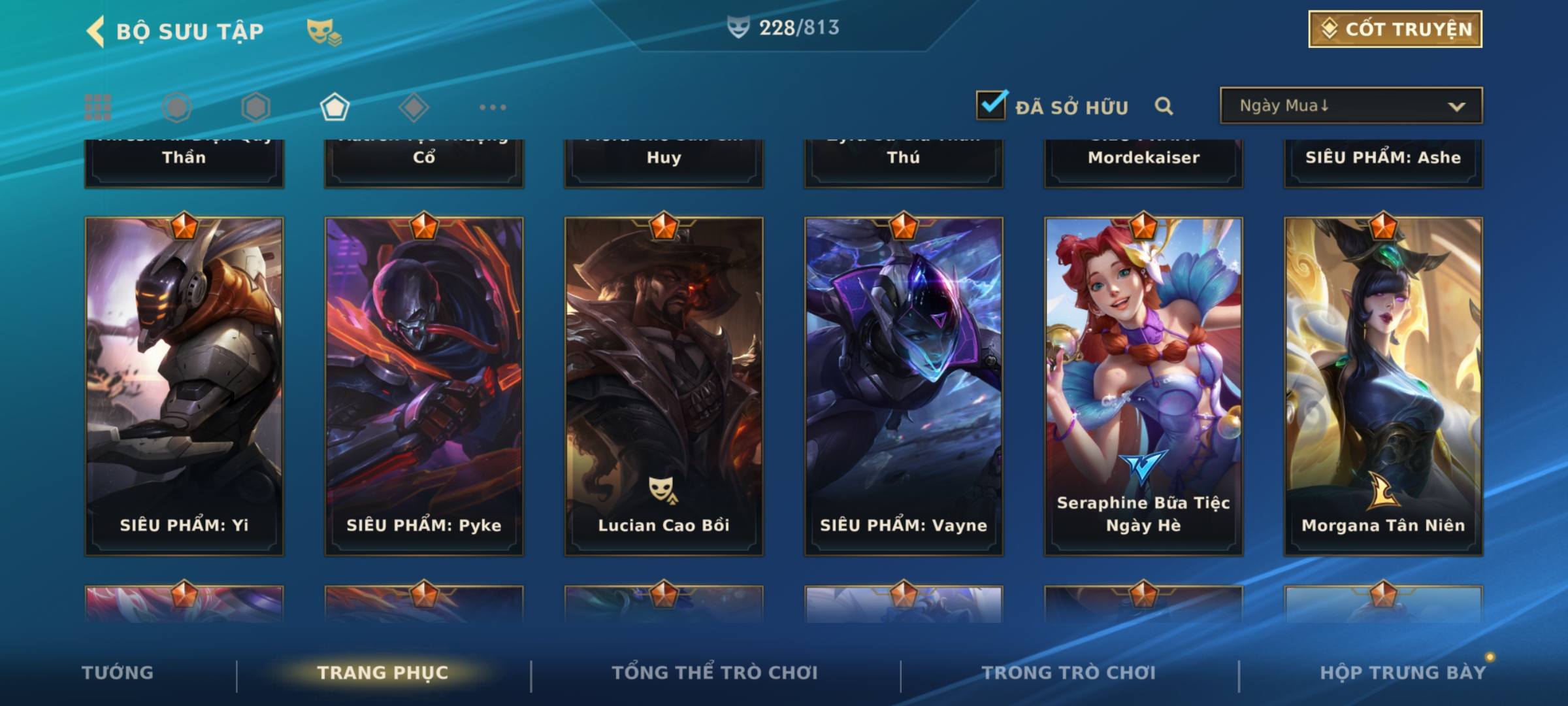Select the SIÊU PHẨM: Pyke skin card
The height and width of the screenshot is (706, 1568).
click(x=424, y=386)
